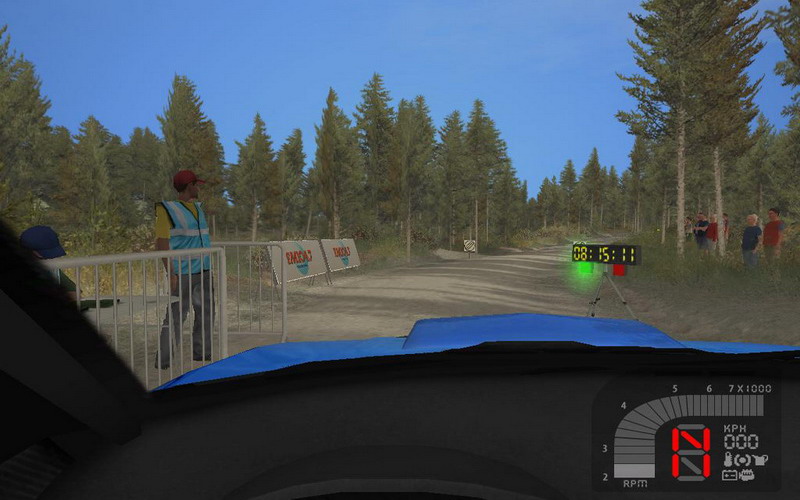Click the thermometer temperature warning icon

tap(728, 459)
